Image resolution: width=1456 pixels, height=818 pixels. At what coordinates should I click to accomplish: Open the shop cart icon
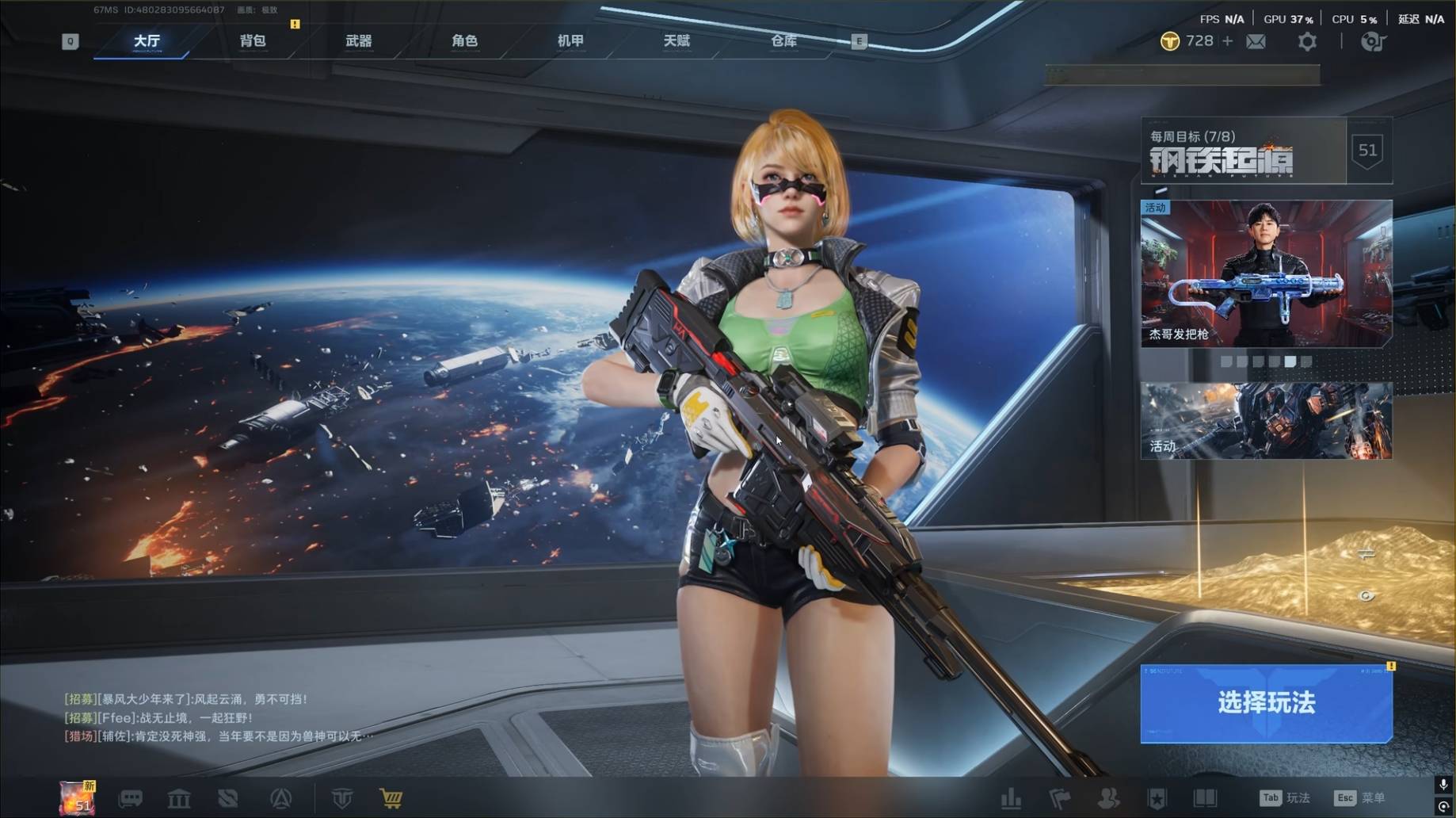click(391, 798)
